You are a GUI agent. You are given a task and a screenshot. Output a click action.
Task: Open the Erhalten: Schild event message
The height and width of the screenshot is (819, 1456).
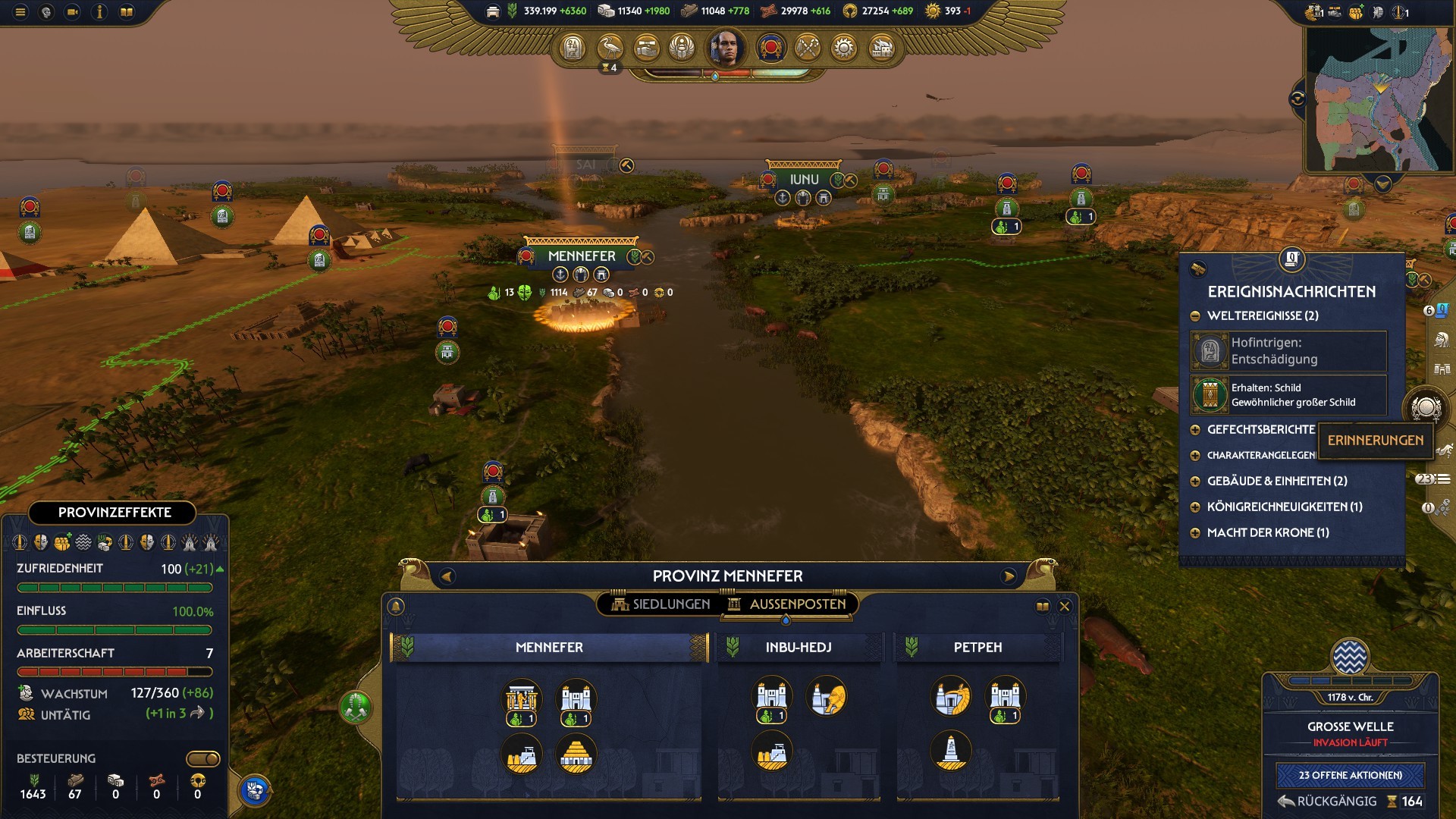pyautogui.click(x=1288, y=395)
